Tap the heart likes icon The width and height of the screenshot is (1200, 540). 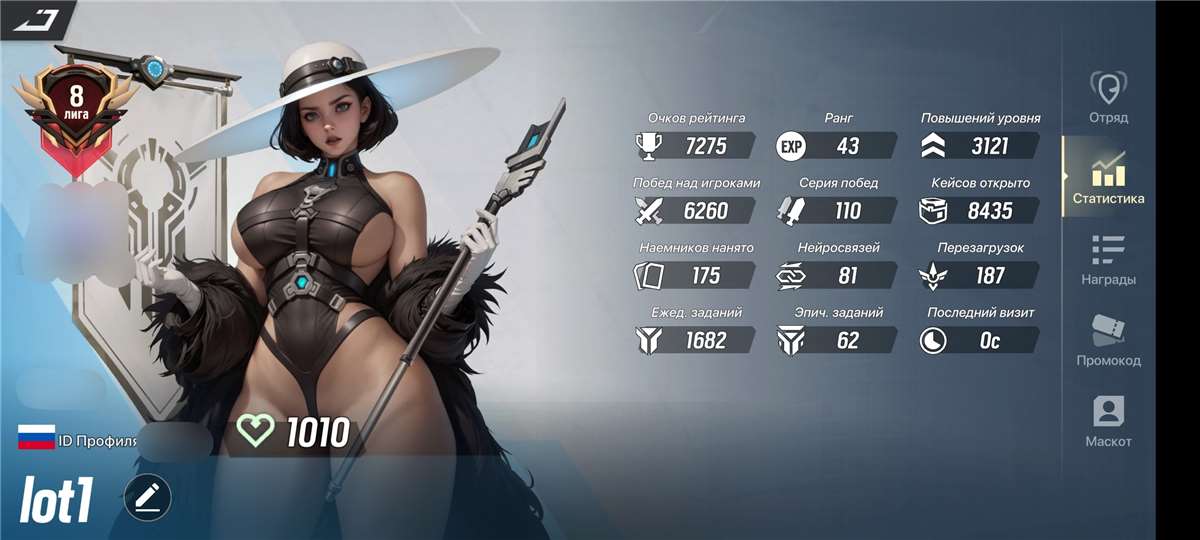pyautogui.click(x=255, y=432)
